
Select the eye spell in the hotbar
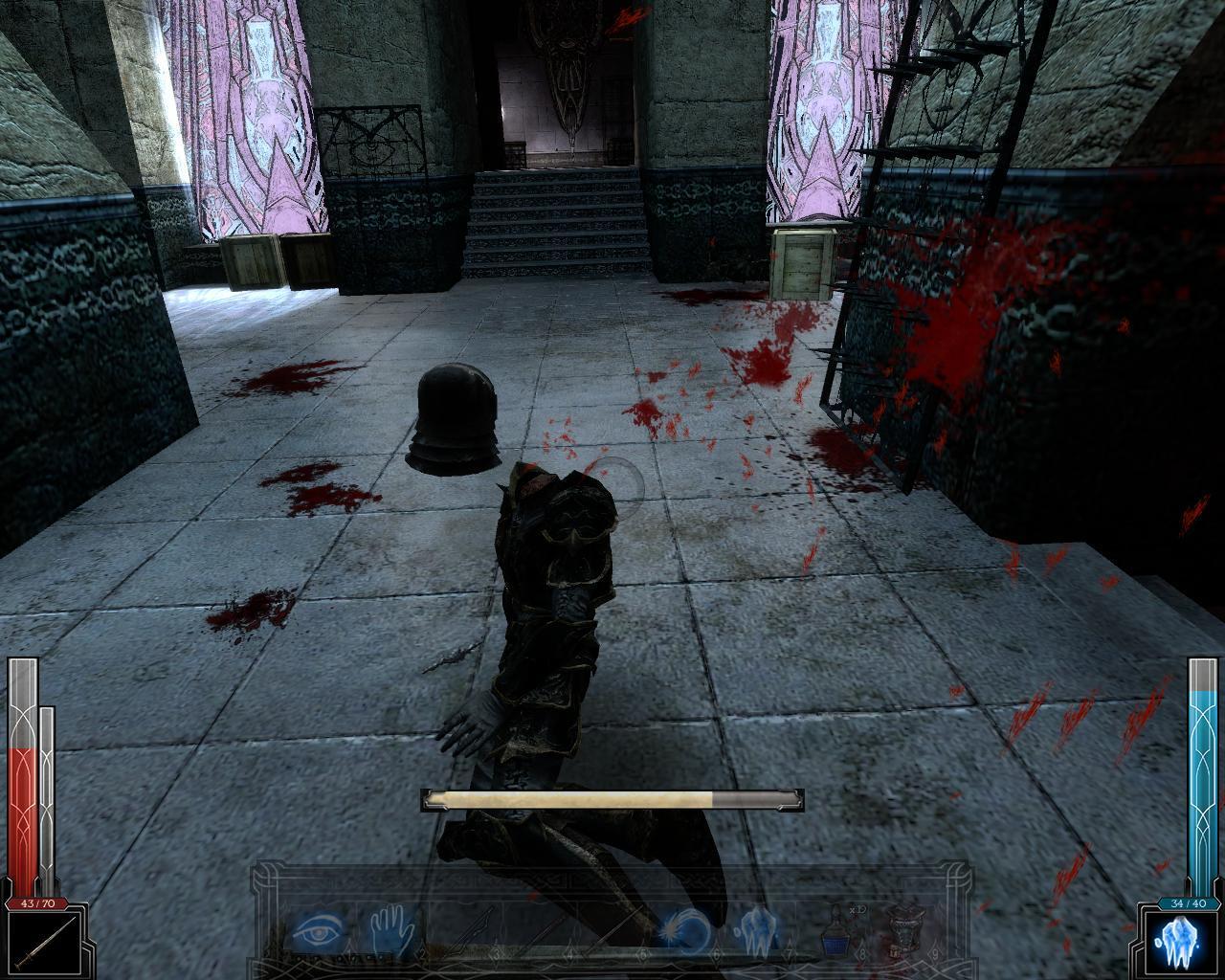[x=320, y=929]
